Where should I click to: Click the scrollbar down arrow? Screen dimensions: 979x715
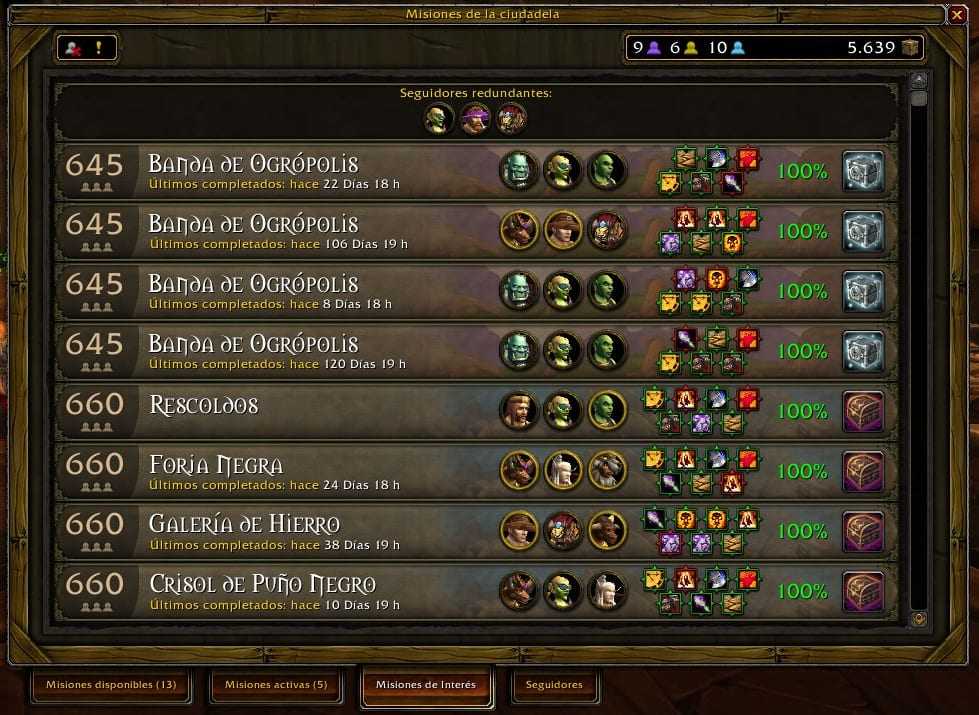[919, 620]
